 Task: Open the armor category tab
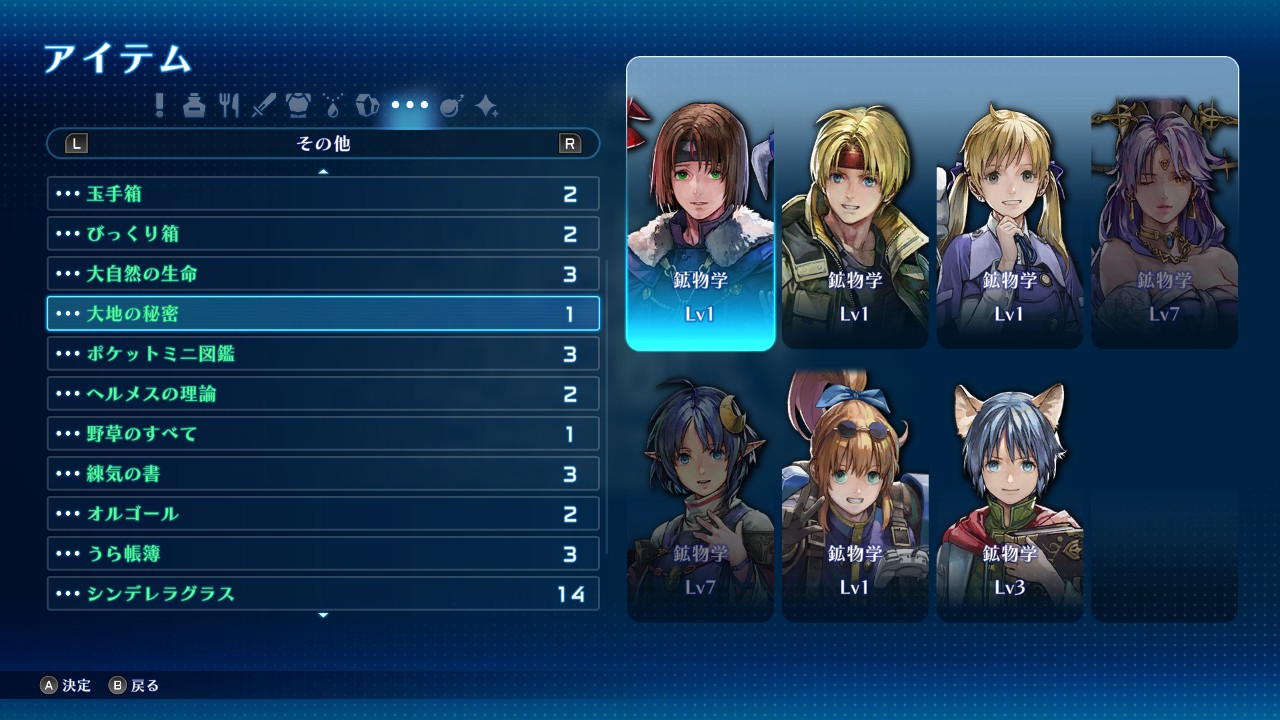[298, 105]
